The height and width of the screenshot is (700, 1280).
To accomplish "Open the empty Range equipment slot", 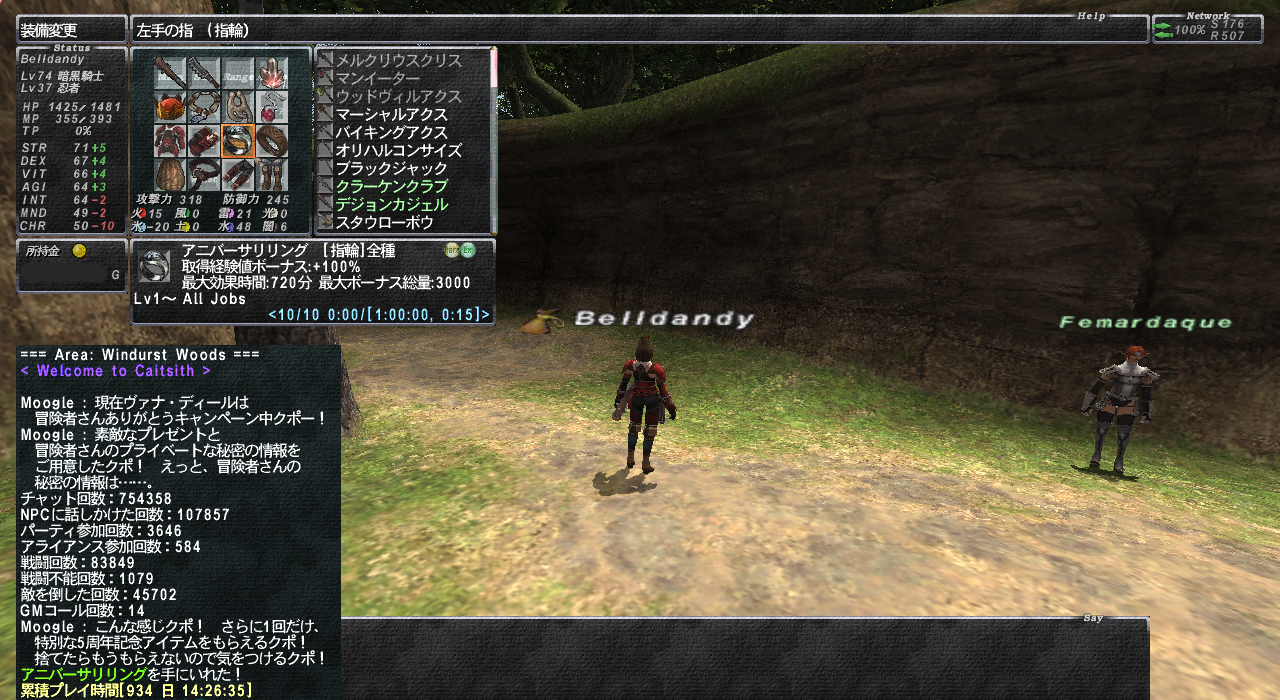I will [238, 73].
